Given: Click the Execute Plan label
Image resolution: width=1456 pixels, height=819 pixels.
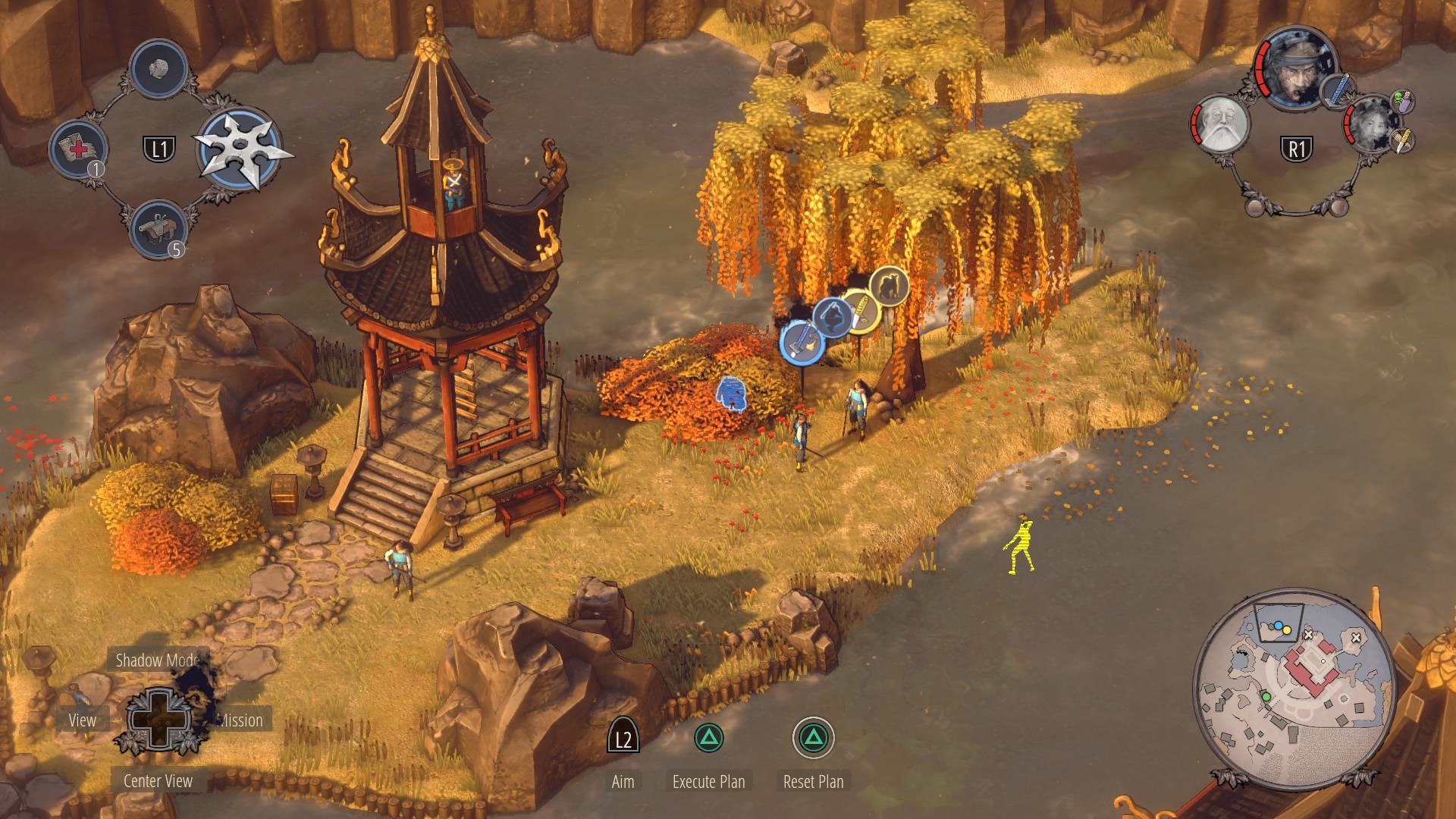Looking at the screenshot, I should 708,782.
